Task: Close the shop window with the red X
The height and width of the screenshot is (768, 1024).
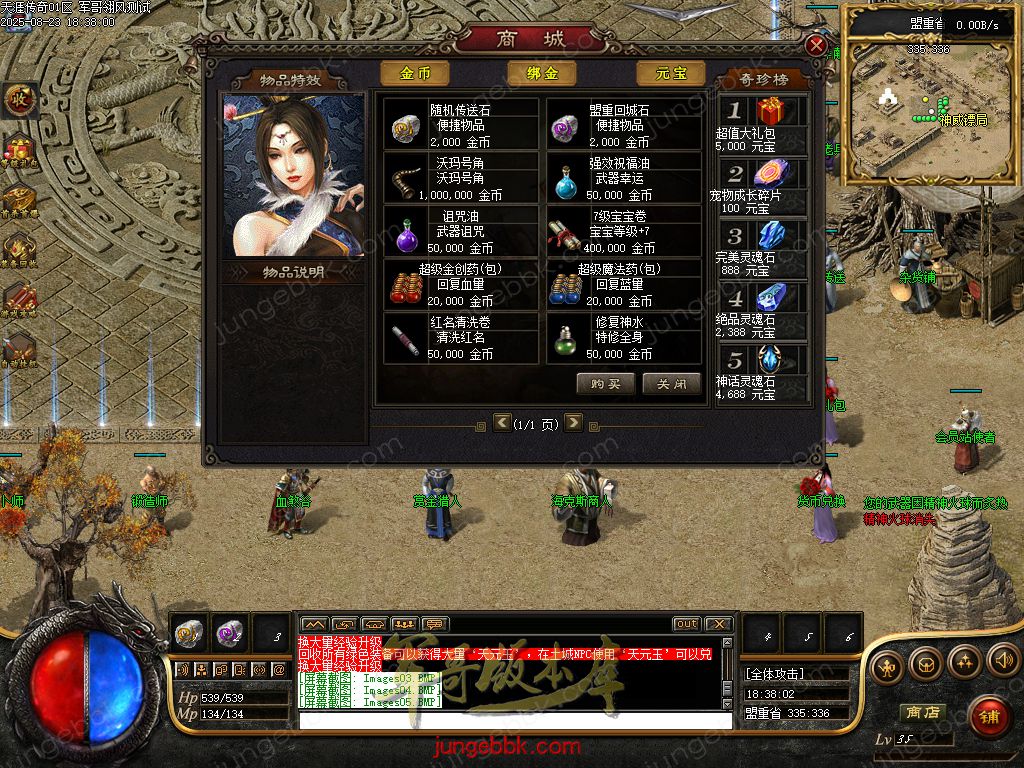Action: pos(817,46)
